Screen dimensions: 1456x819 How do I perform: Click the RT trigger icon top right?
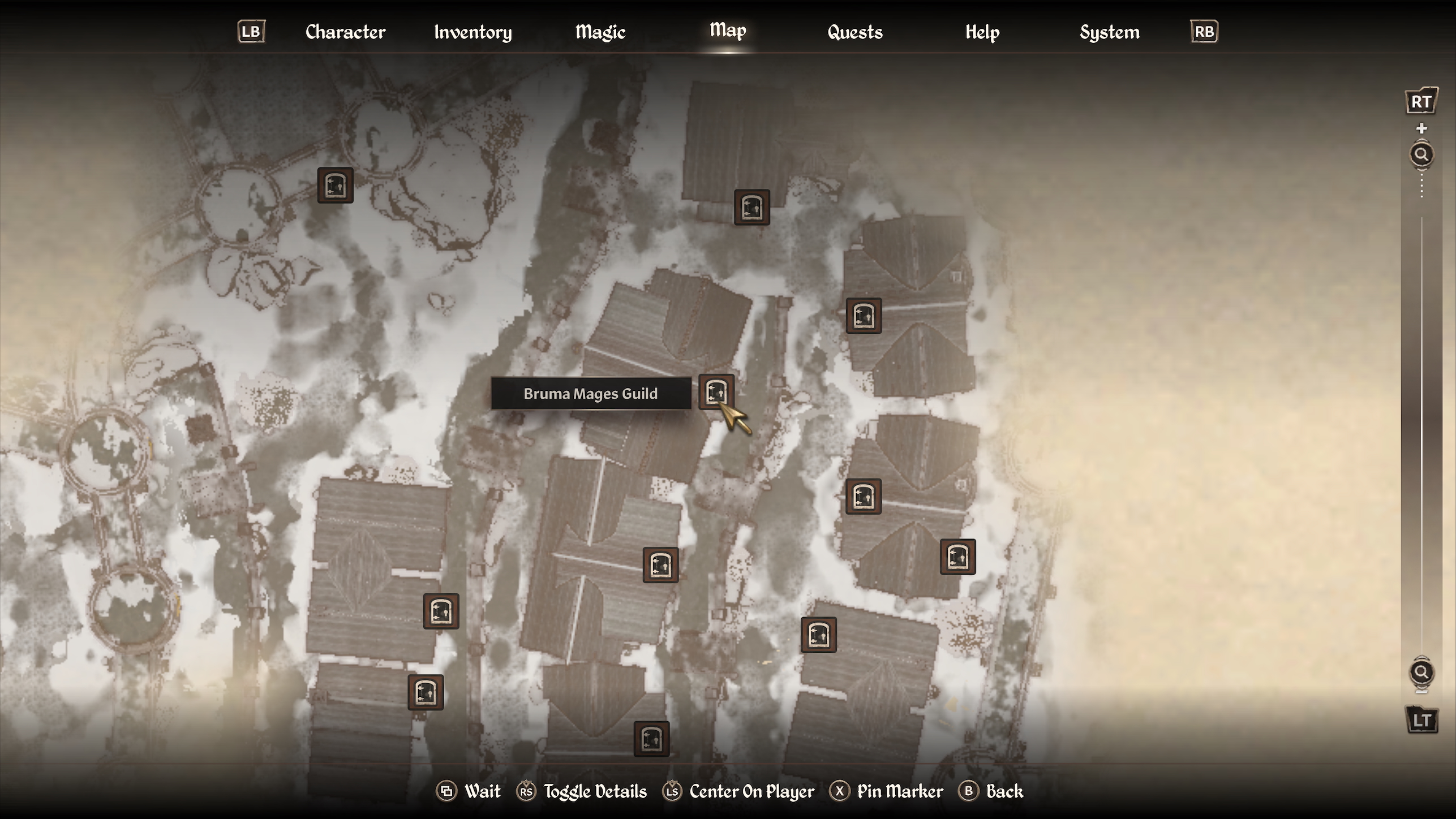point(1421,102)
